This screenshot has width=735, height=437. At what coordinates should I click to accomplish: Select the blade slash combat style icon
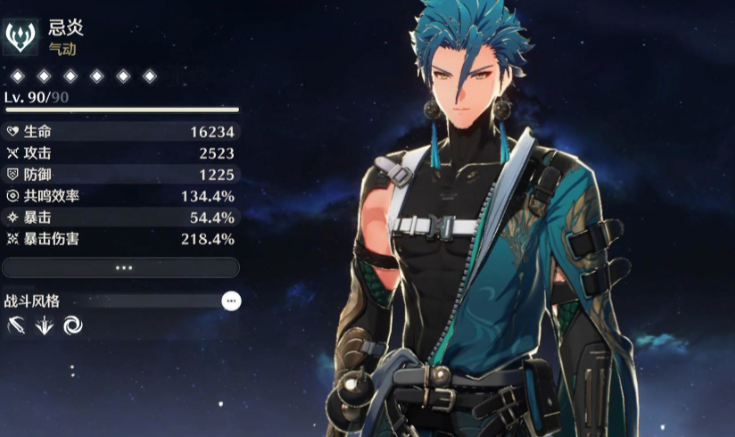point(16,325)
